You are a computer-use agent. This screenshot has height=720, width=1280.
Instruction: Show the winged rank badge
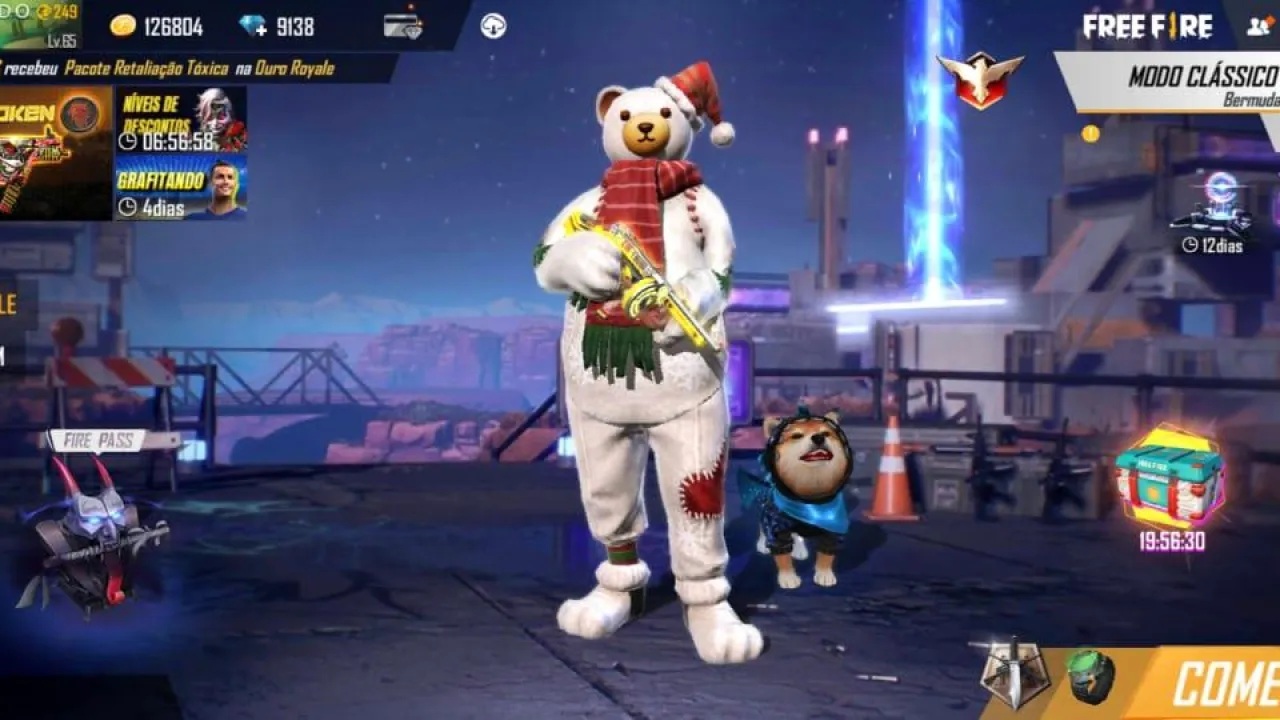pyautogui.click(x=980, y=78)
